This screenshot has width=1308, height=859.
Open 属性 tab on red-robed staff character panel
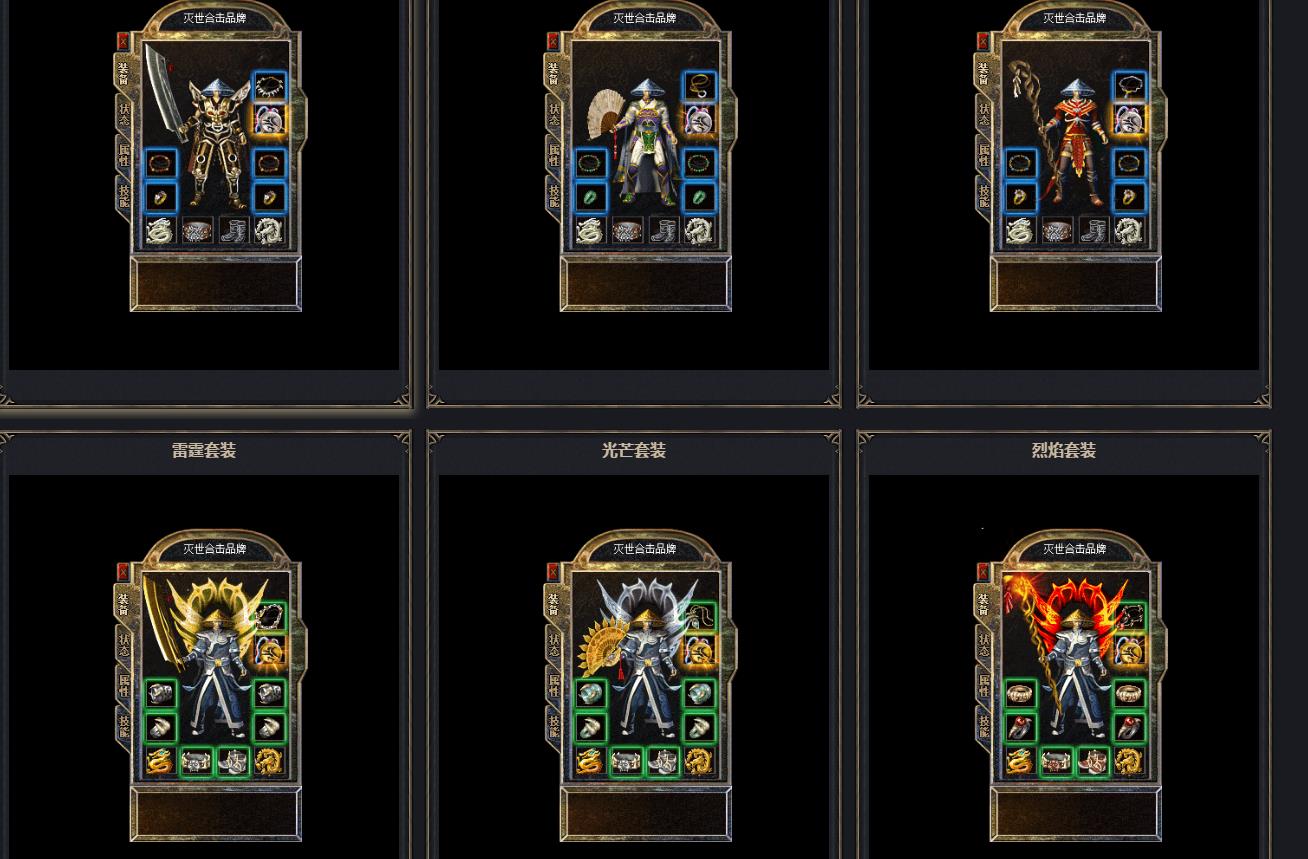984,155
